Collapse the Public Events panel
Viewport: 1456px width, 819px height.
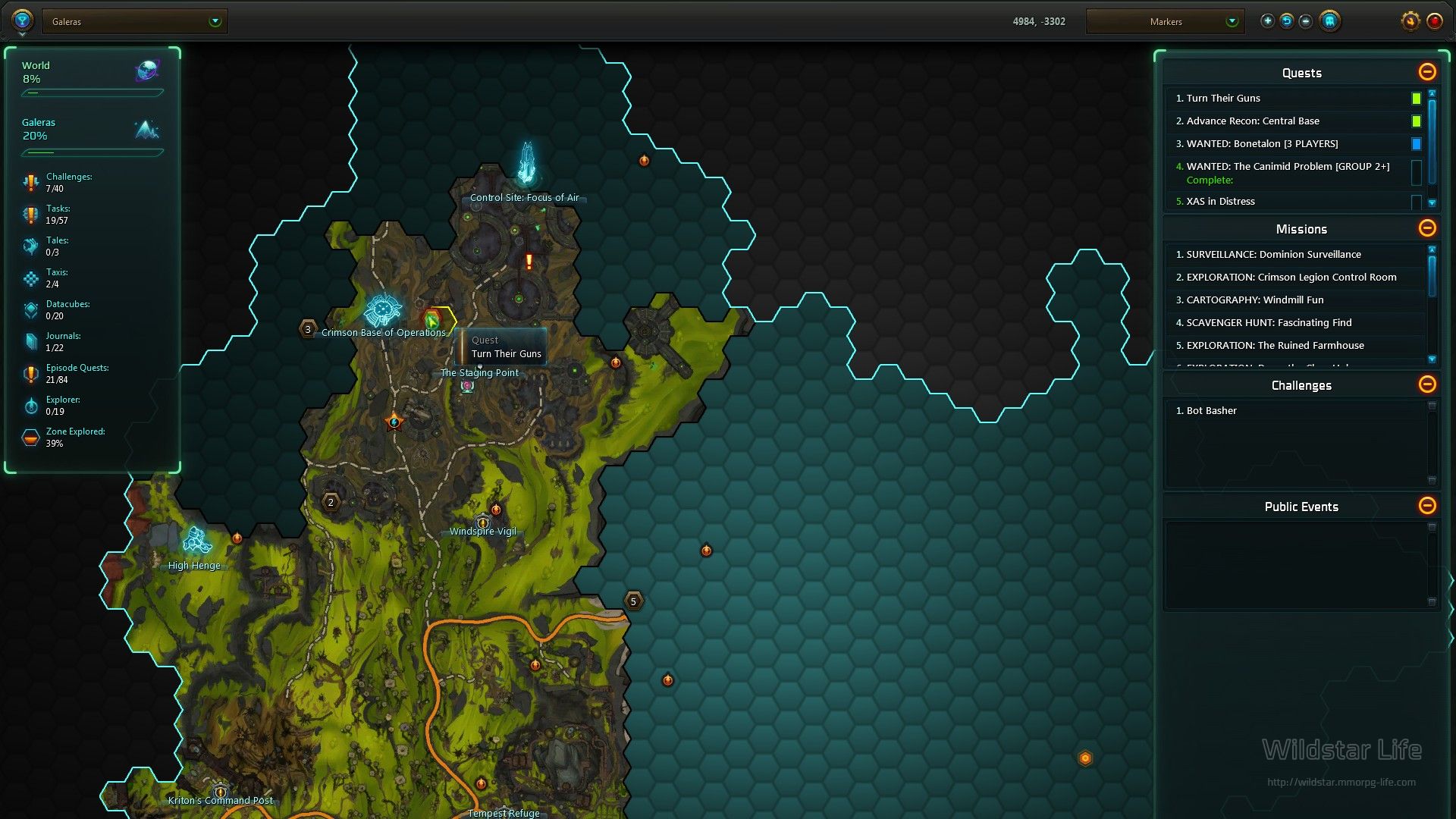pyautogui.click(x=1426, y=506)
